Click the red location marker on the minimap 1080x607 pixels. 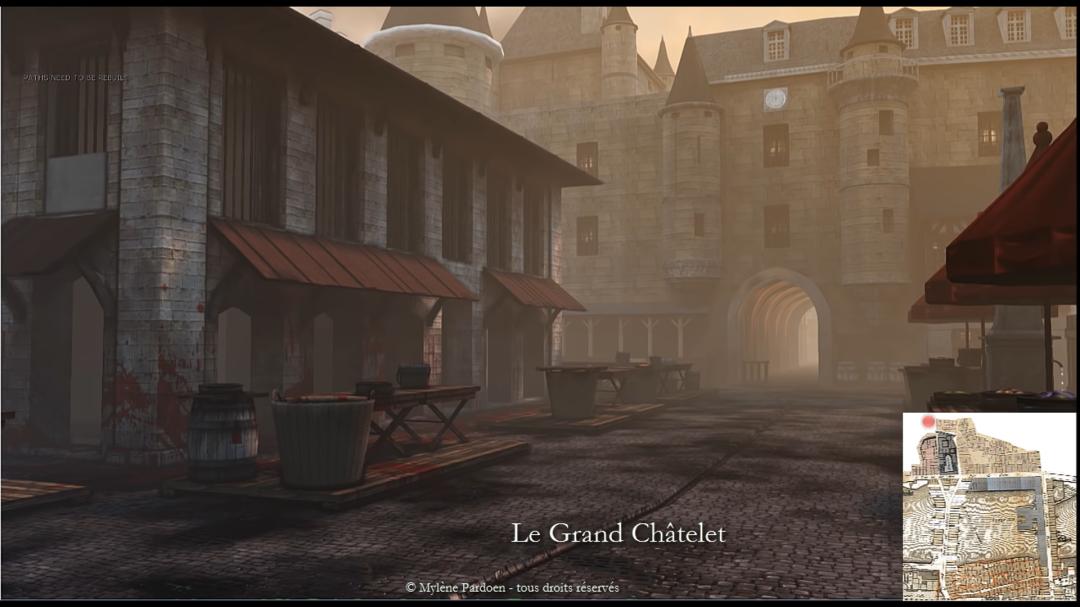click(928, 423)
